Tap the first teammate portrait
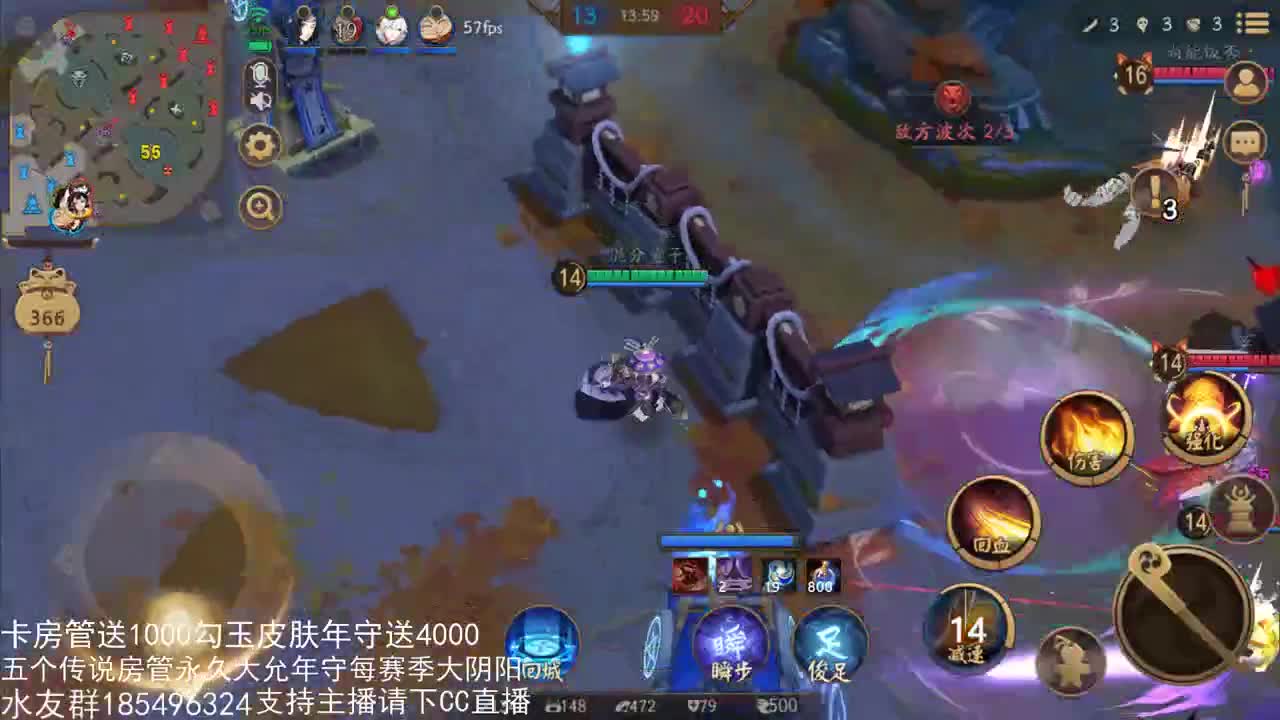This screenshot has width=1280, height=720. point(304,25)
